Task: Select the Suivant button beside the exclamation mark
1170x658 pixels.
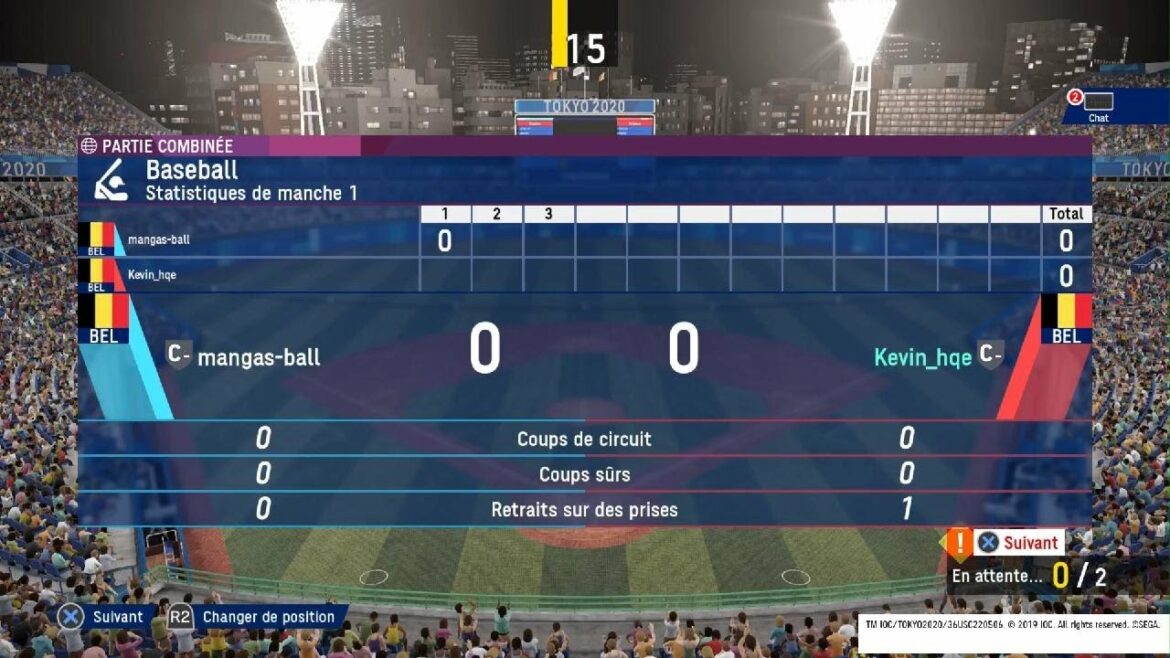Action: point(1019,542)
